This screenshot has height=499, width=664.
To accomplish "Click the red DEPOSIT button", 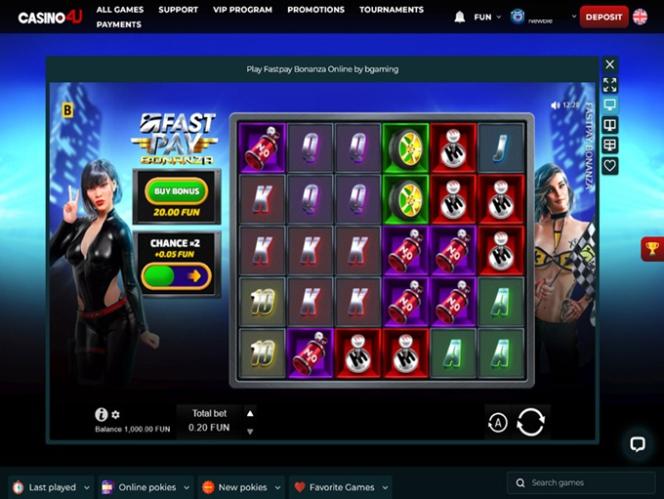I will point(604,17).
